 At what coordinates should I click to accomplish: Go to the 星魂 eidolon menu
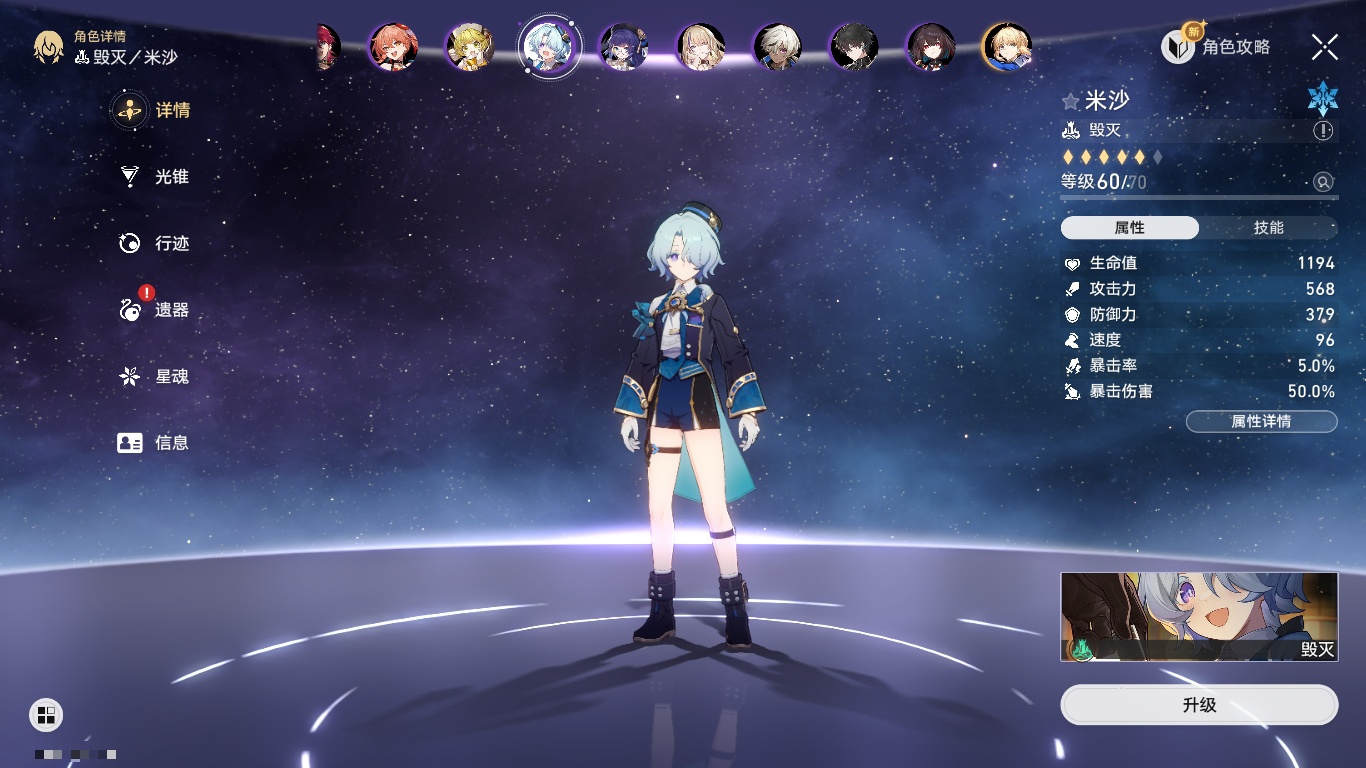click(x=155, y=377)
